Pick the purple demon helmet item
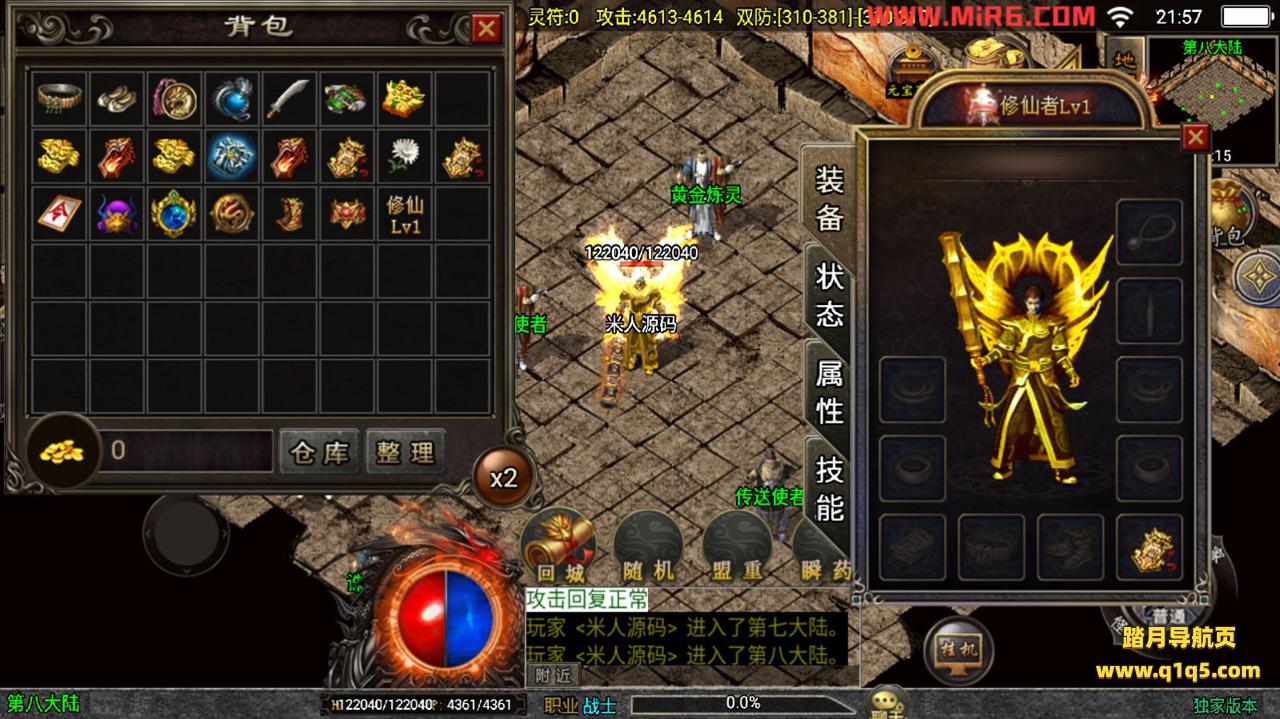1280x719 pixels. pos(118,214)
